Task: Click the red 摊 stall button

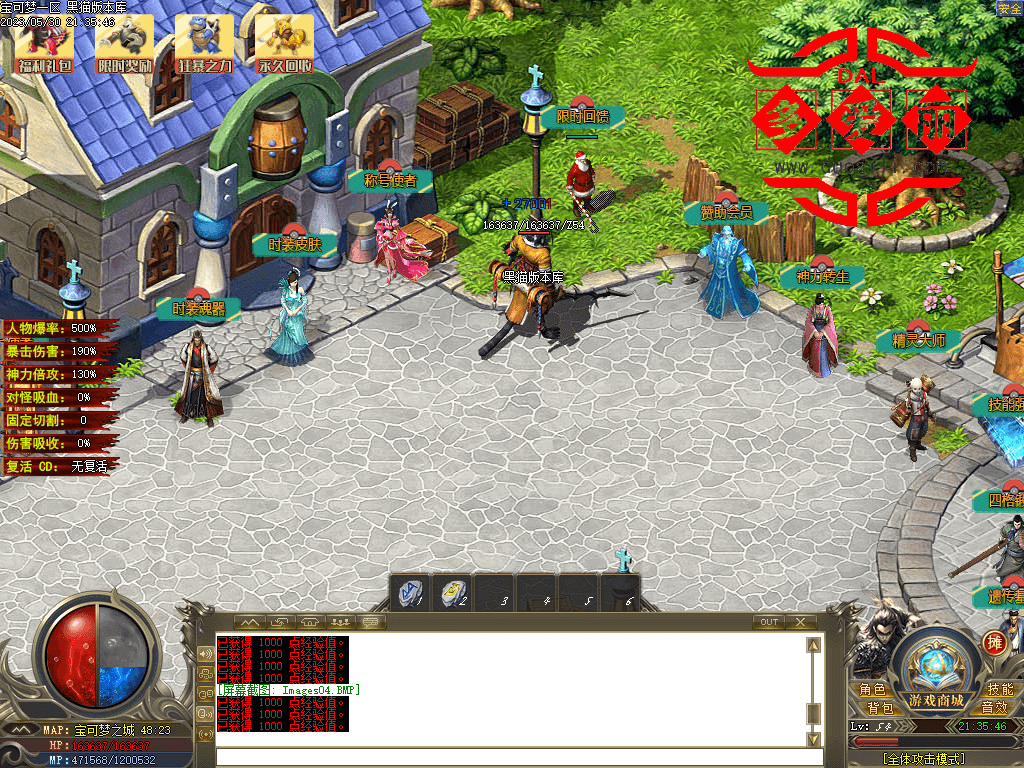Action: pos(994,641)
